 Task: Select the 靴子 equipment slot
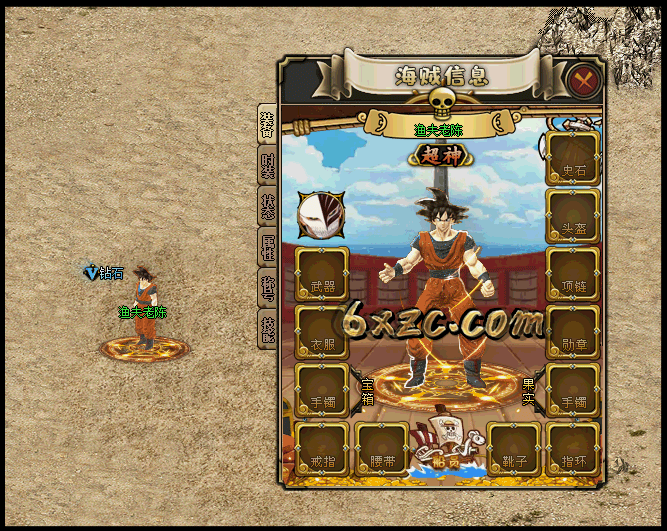pos(514,448)
